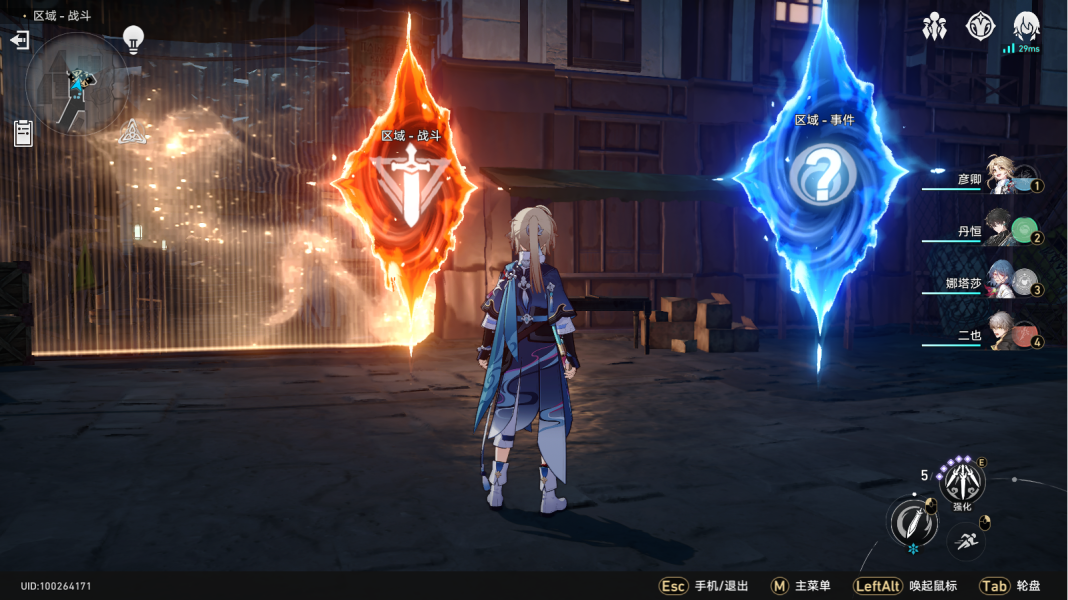
Task: Toggle the sprint running icon
Action: pos(965,541)
